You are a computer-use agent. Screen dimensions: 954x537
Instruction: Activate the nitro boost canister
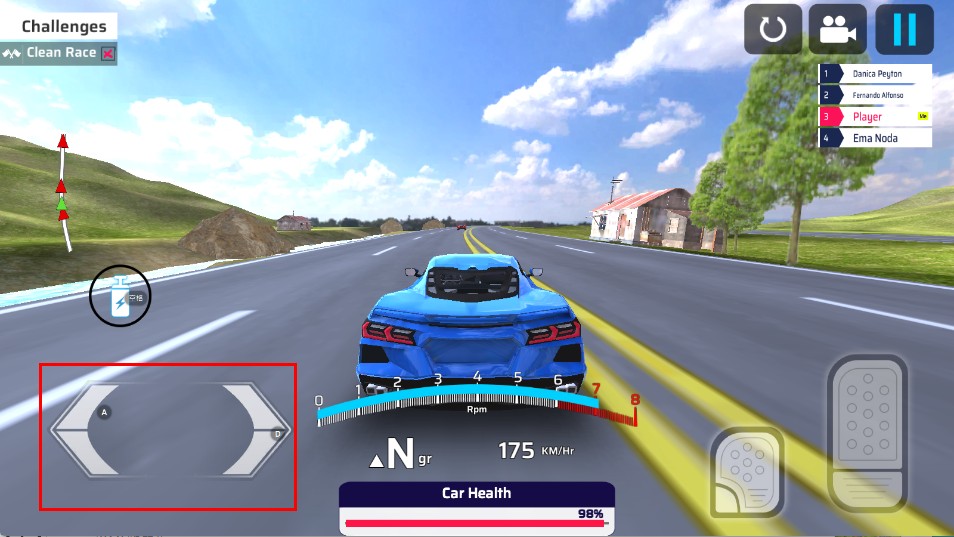pos(120,297)
